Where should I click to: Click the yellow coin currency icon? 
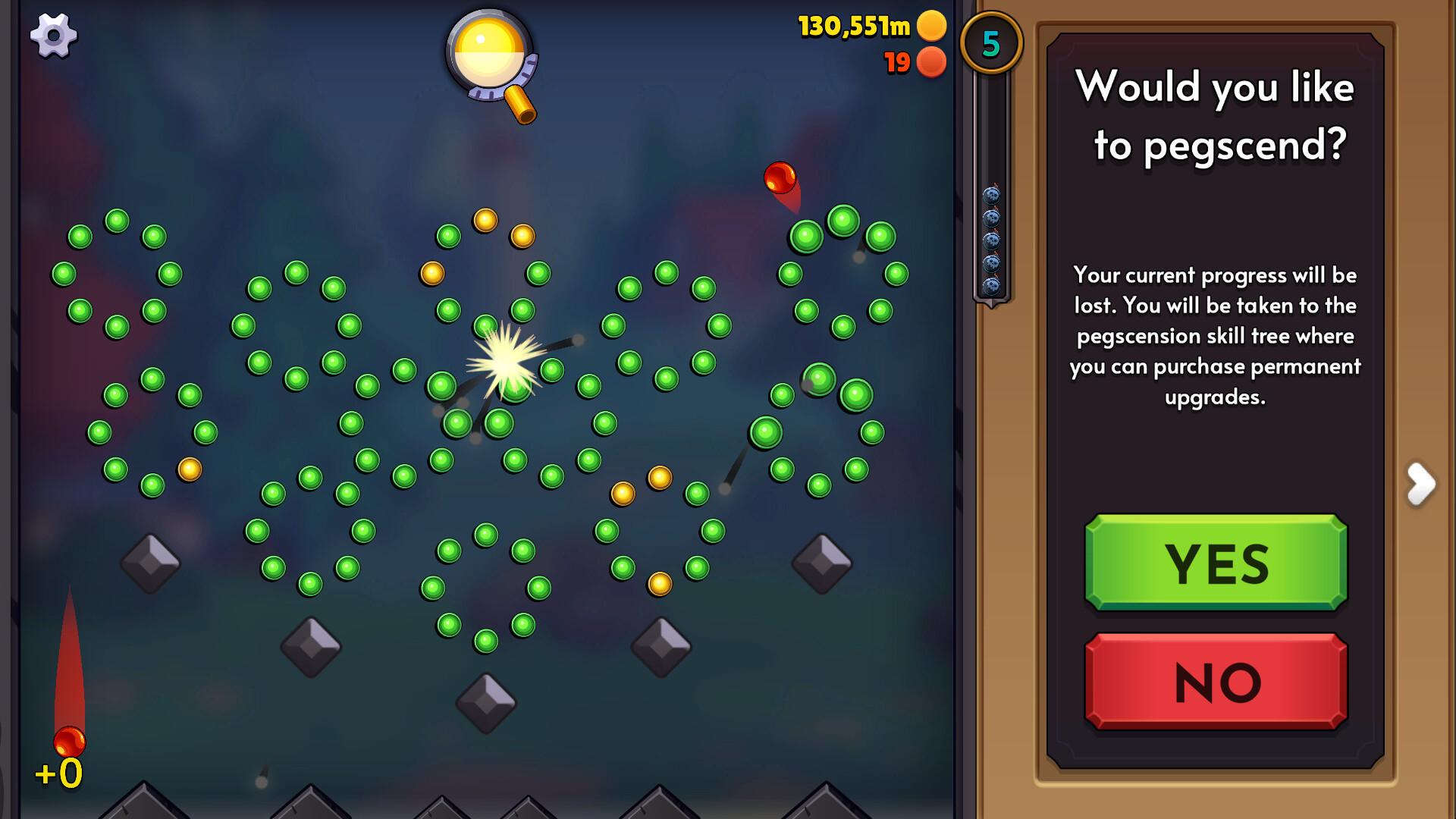(931, 26)
